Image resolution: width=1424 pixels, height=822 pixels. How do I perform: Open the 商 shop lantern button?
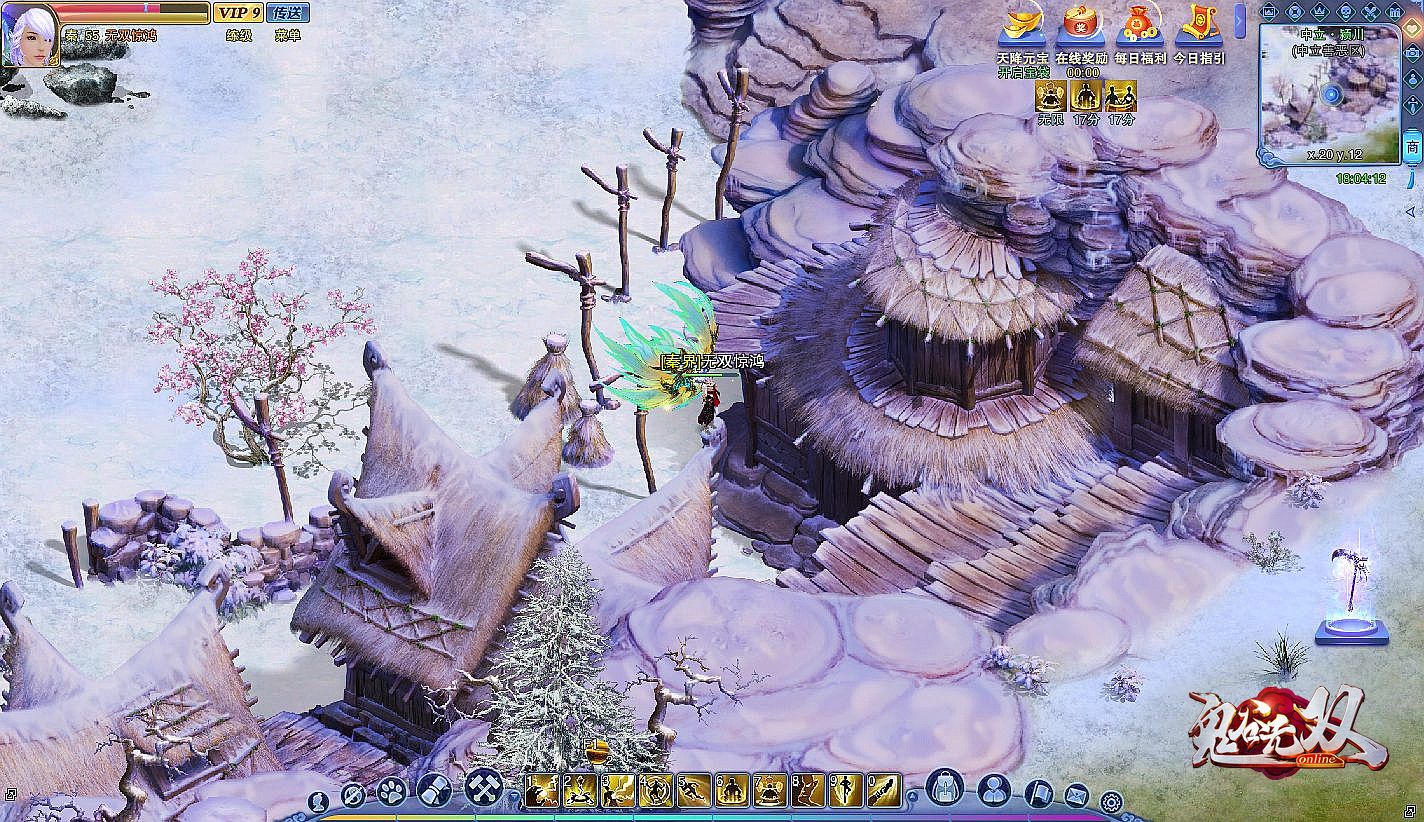pyautogui.click(x=1412, y=146)
